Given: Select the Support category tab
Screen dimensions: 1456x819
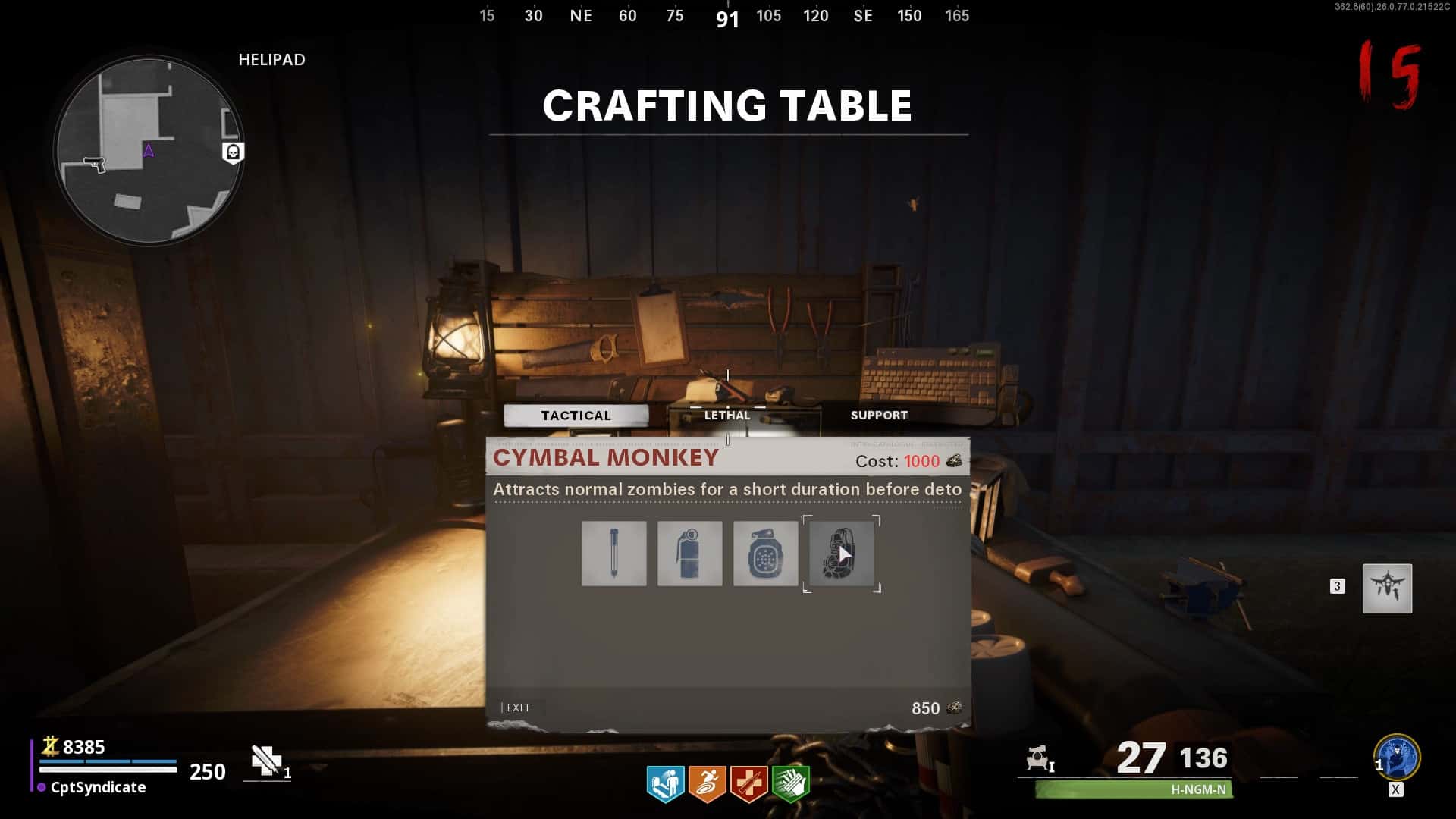Looking at the screenshot, I should coord(879,416).
